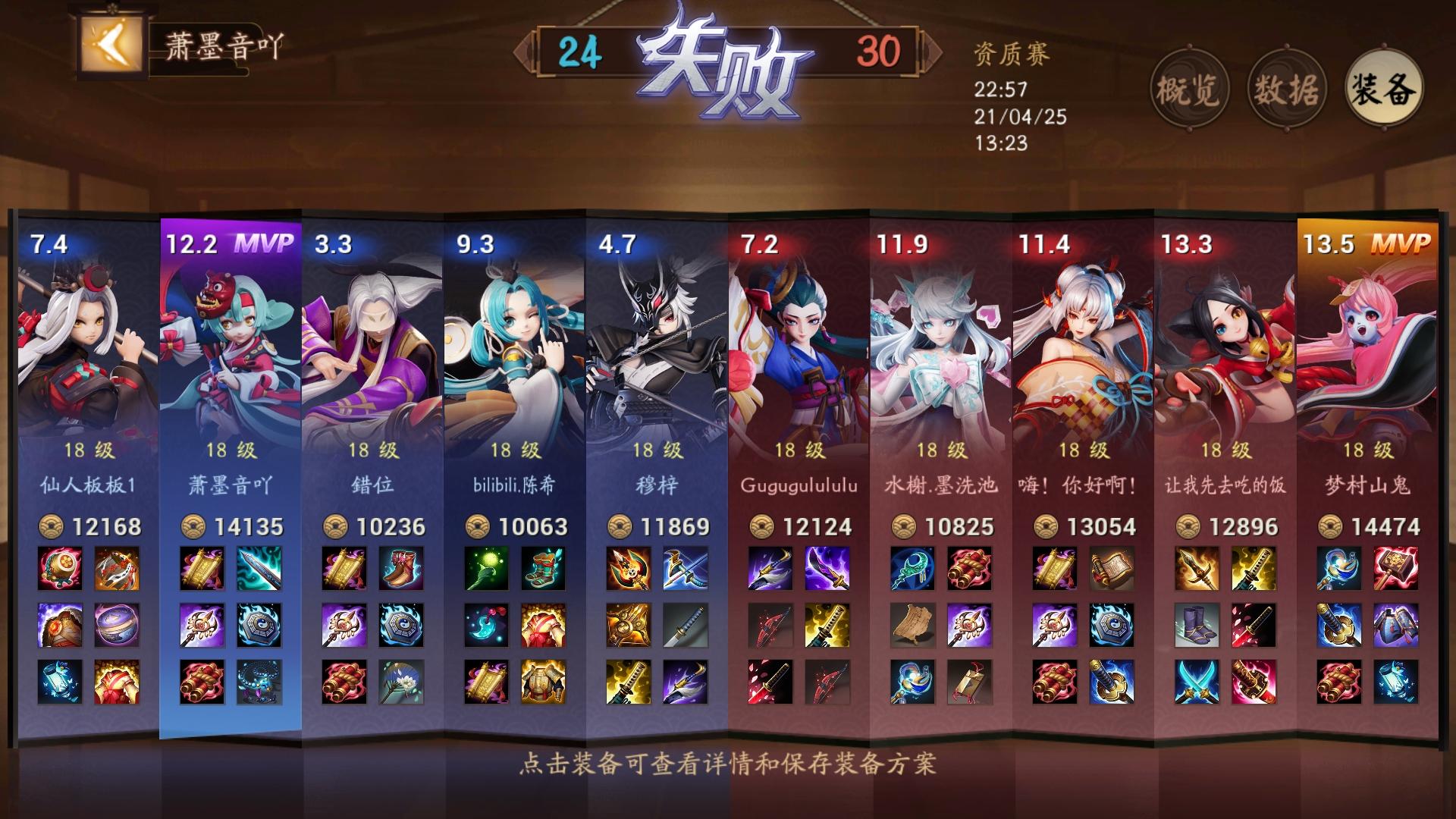This screenshot has width=1456, height=819.
Task: Switch to the 数据 (Data) tab
Action: point(1289,89)
